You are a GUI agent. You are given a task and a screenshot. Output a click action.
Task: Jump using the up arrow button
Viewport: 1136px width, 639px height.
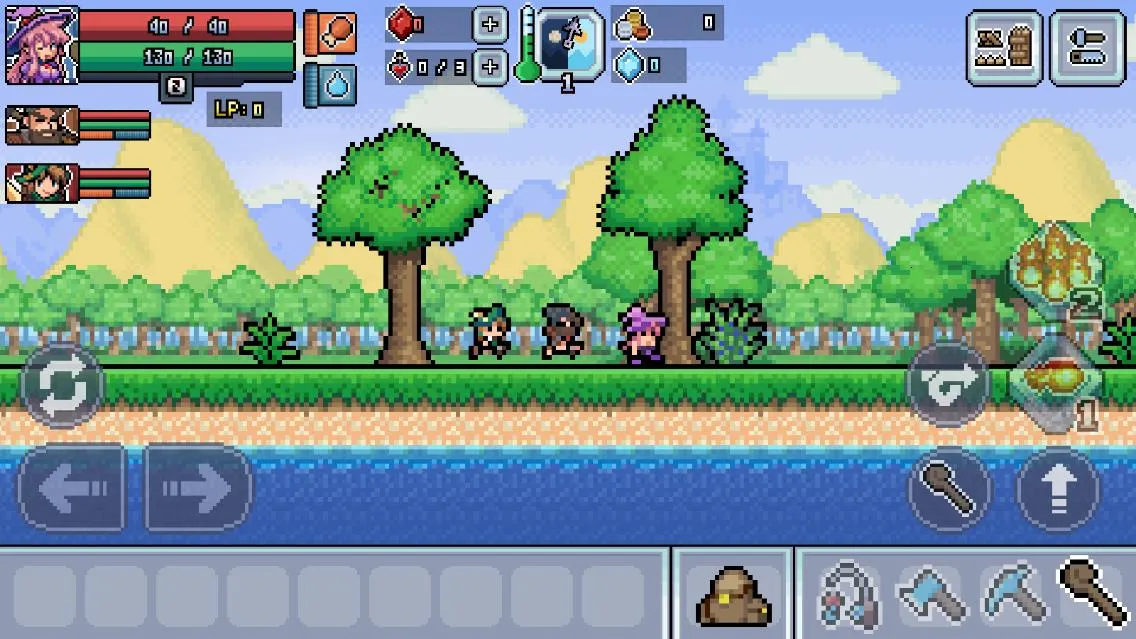pyautogui.click(x=1058, y=489)
